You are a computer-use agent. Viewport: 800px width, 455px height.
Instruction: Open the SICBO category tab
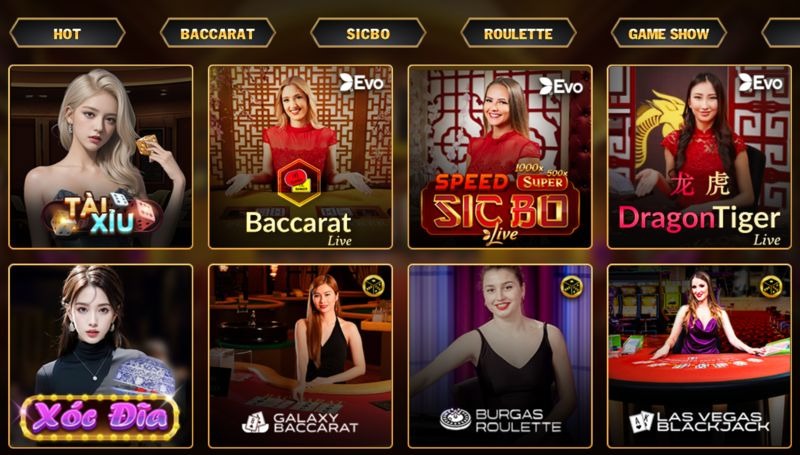[x=368, y=33]
